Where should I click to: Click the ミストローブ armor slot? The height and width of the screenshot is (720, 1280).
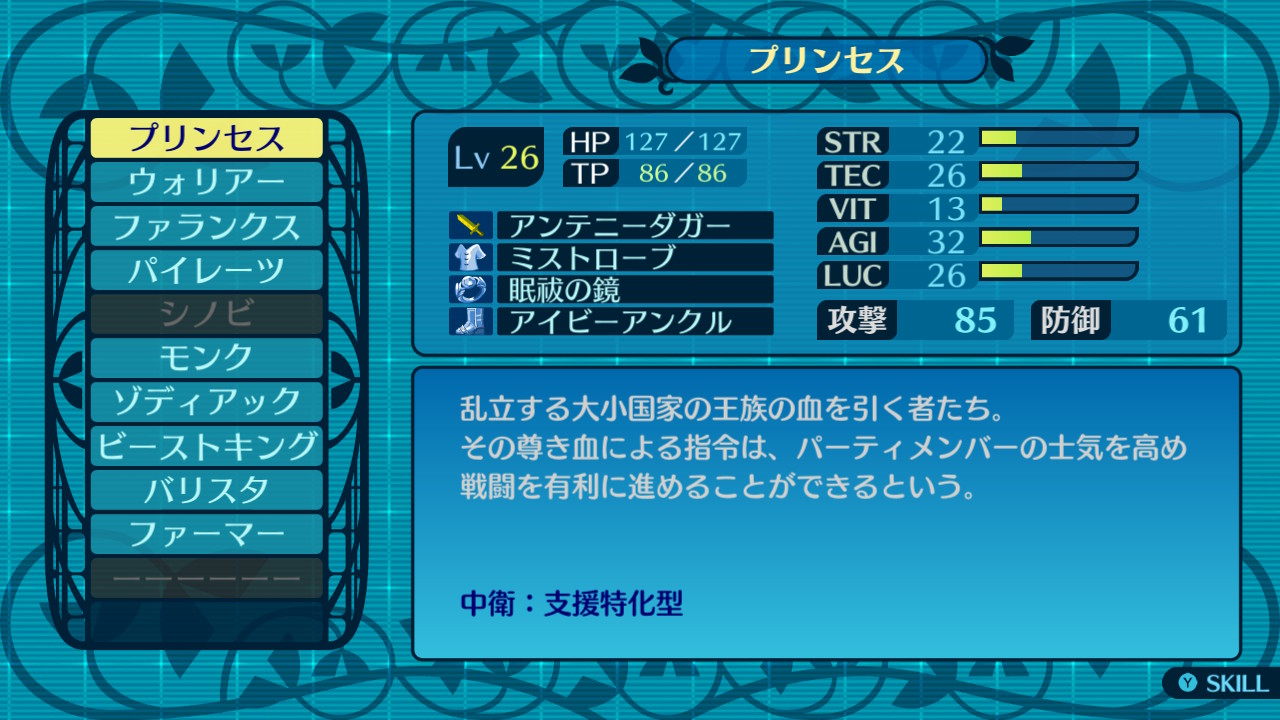coord(634,257)
